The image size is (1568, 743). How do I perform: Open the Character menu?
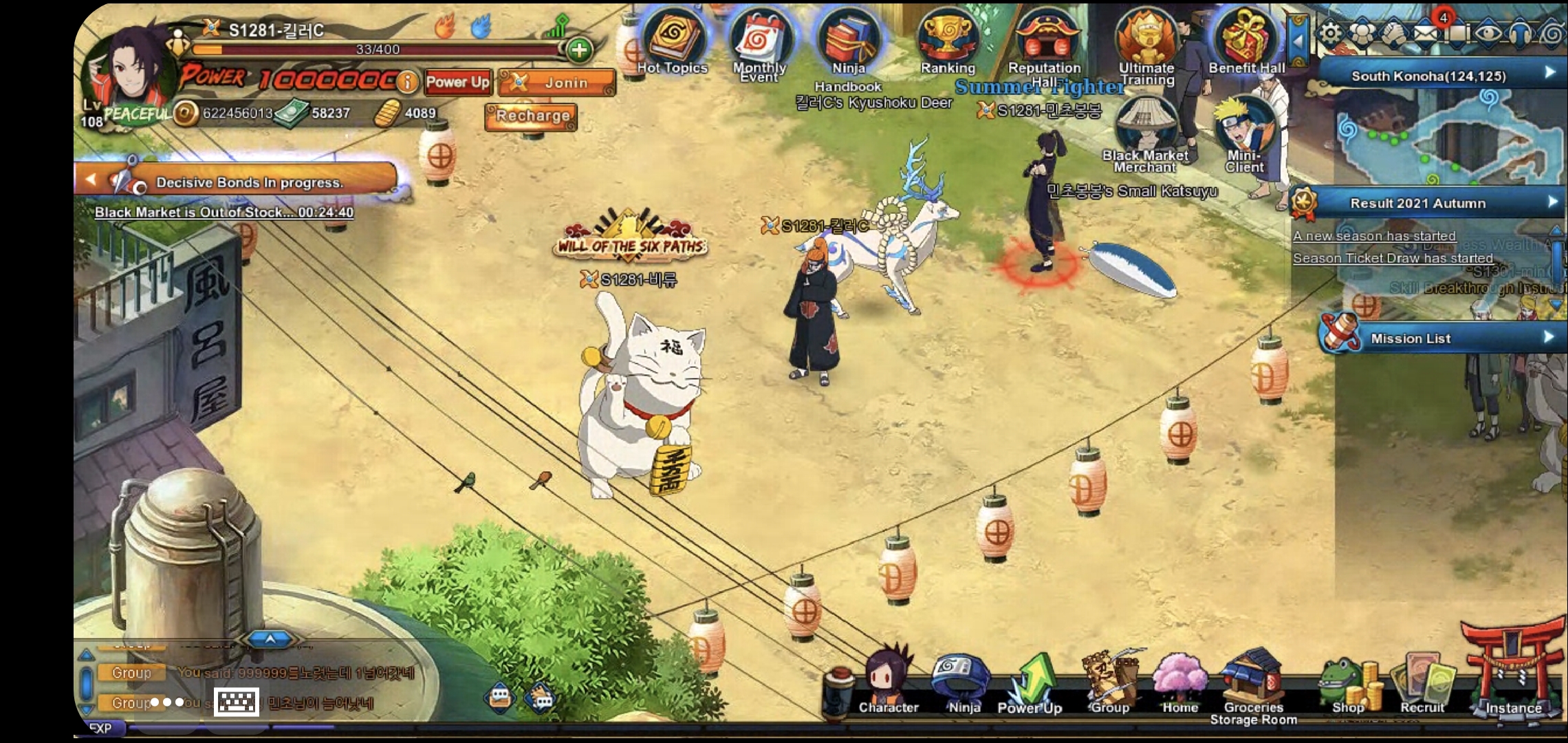pyautogui.click(x=888, y=681)
